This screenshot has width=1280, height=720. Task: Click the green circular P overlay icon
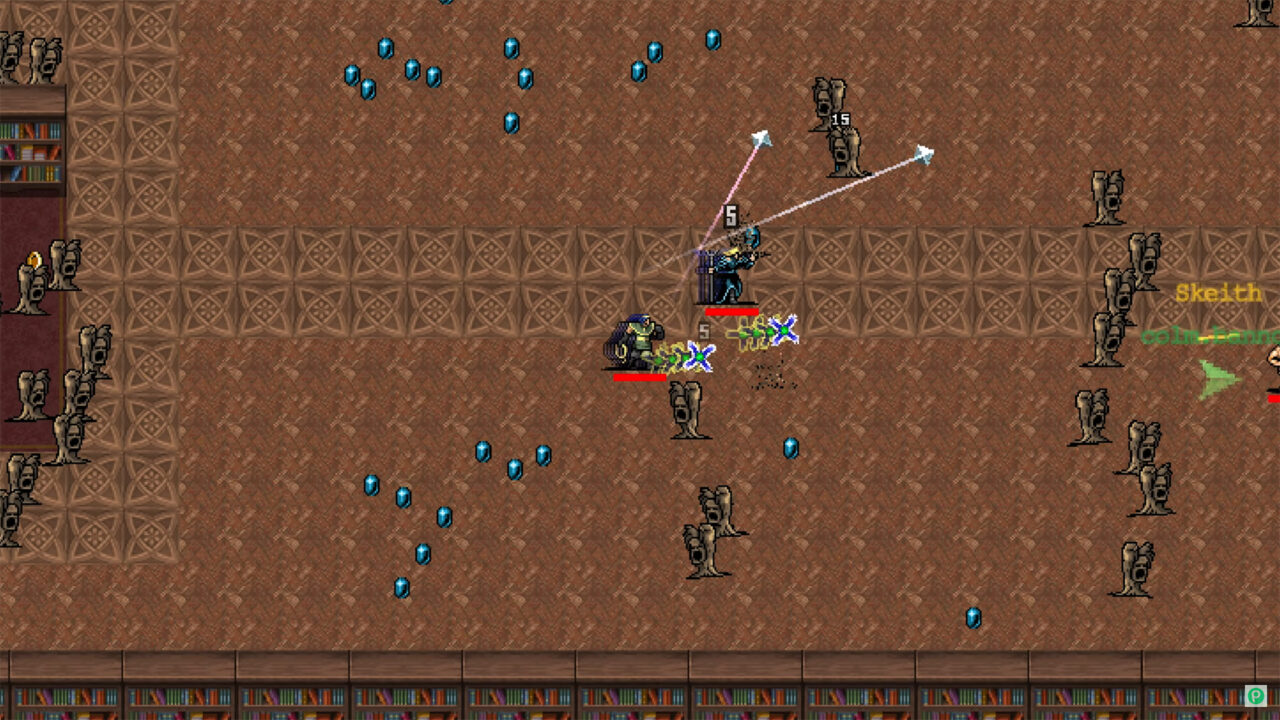pos(1255,695)
